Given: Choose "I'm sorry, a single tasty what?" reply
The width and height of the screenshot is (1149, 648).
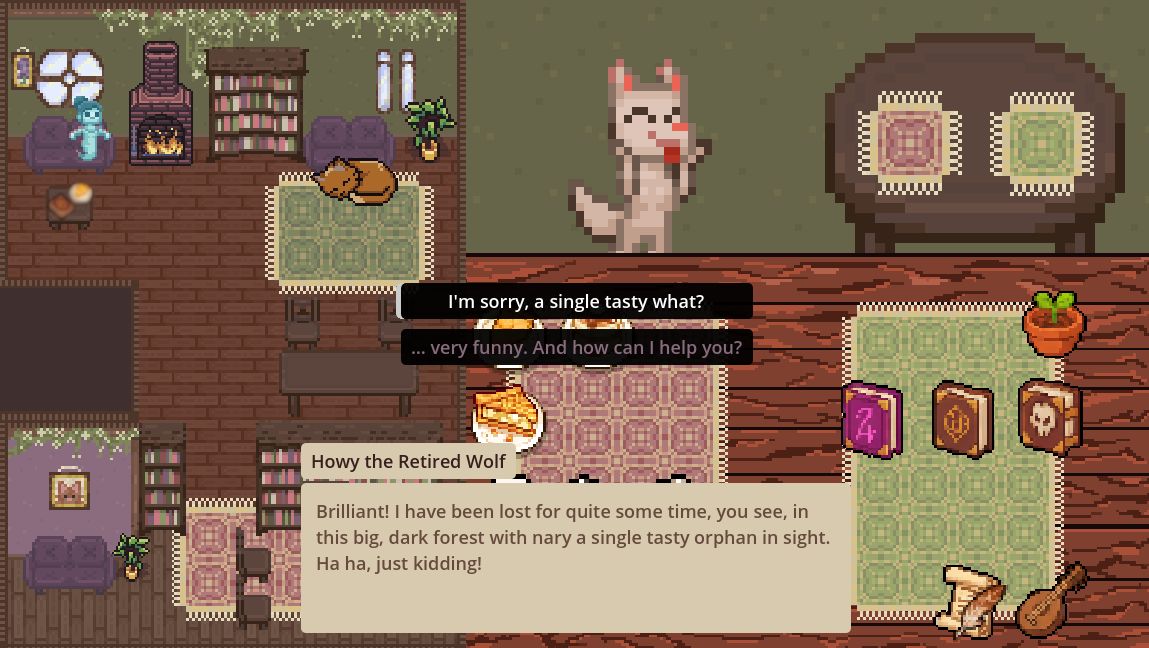Looking at the screenshot, I should click(x=576, y=301).
